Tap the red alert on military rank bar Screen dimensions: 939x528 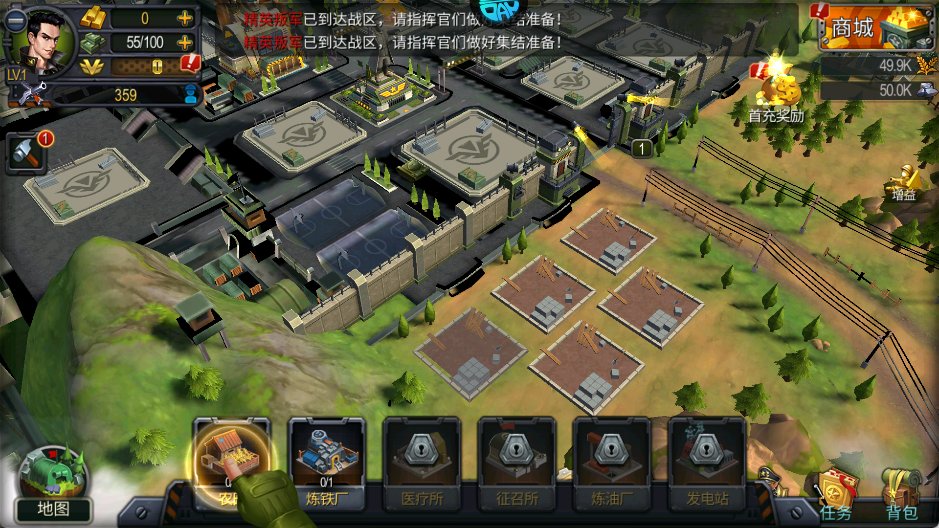[x=190, y=65]
